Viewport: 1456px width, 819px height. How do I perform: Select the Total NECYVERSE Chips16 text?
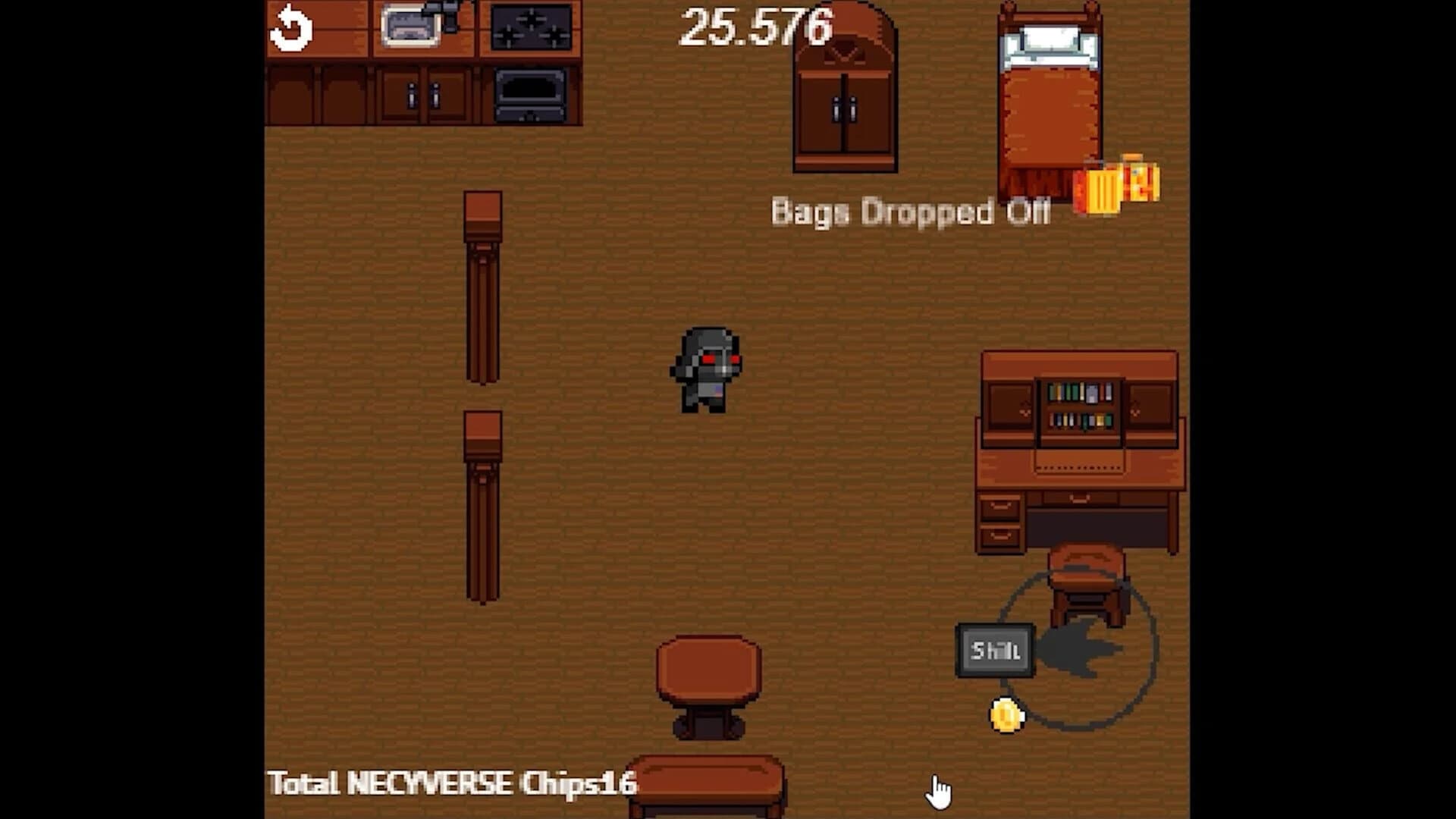tap(453, 785)
